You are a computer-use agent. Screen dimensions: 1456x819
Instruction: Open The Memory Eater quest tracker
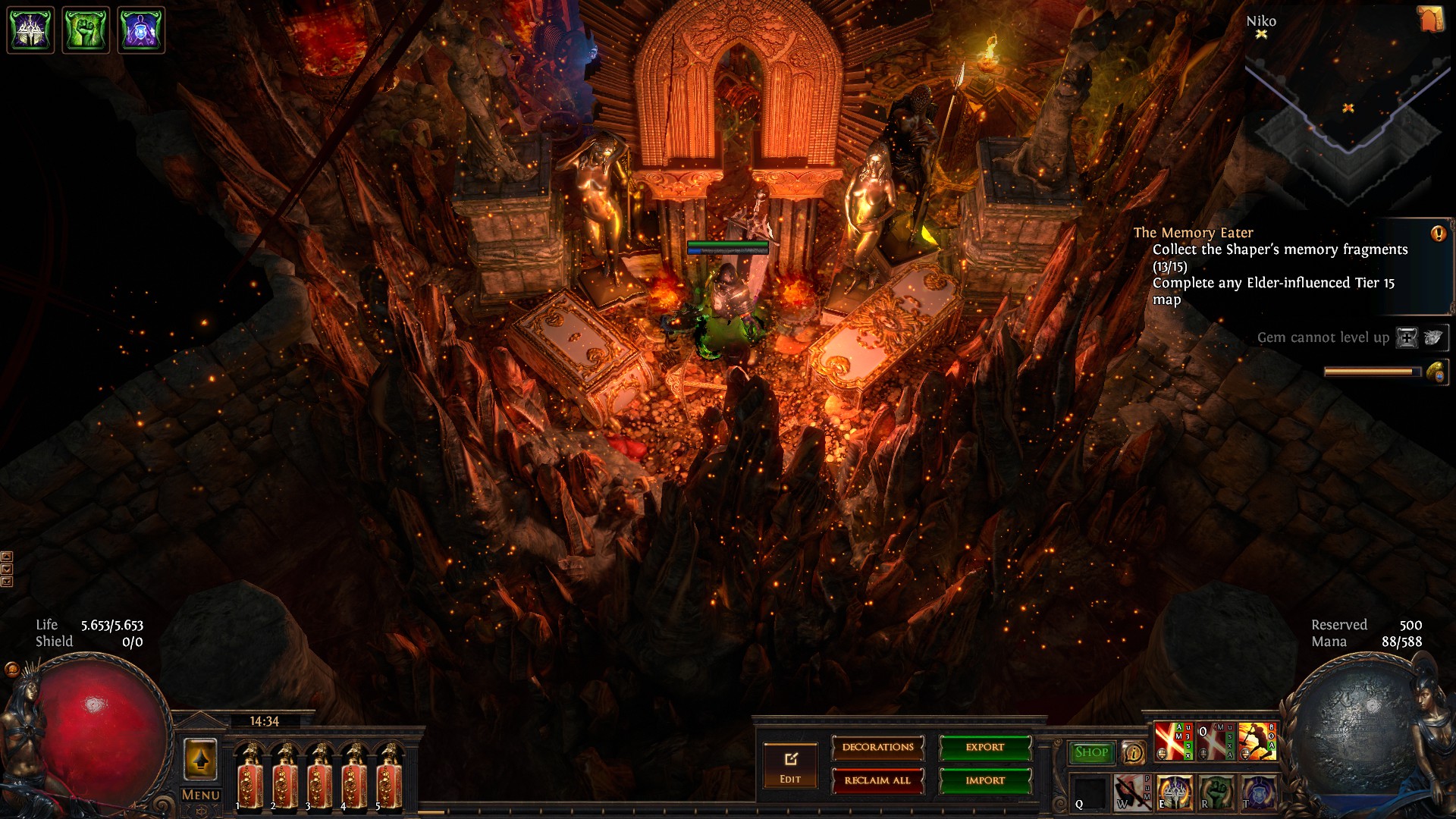(x=1193, y=233)
